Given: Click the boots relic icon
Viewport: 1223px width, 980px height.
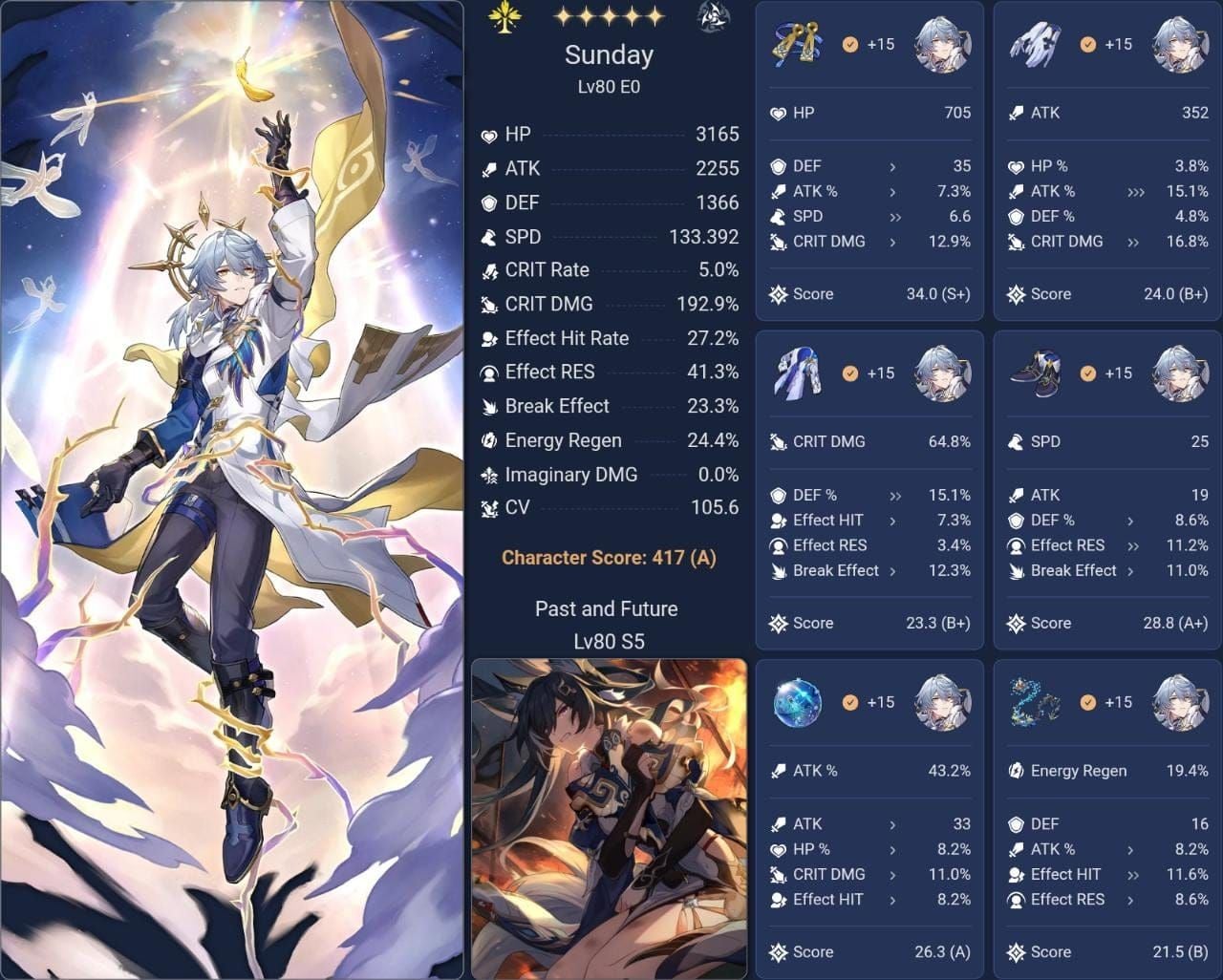Looking at the screenshot, I should point(1037,373).
